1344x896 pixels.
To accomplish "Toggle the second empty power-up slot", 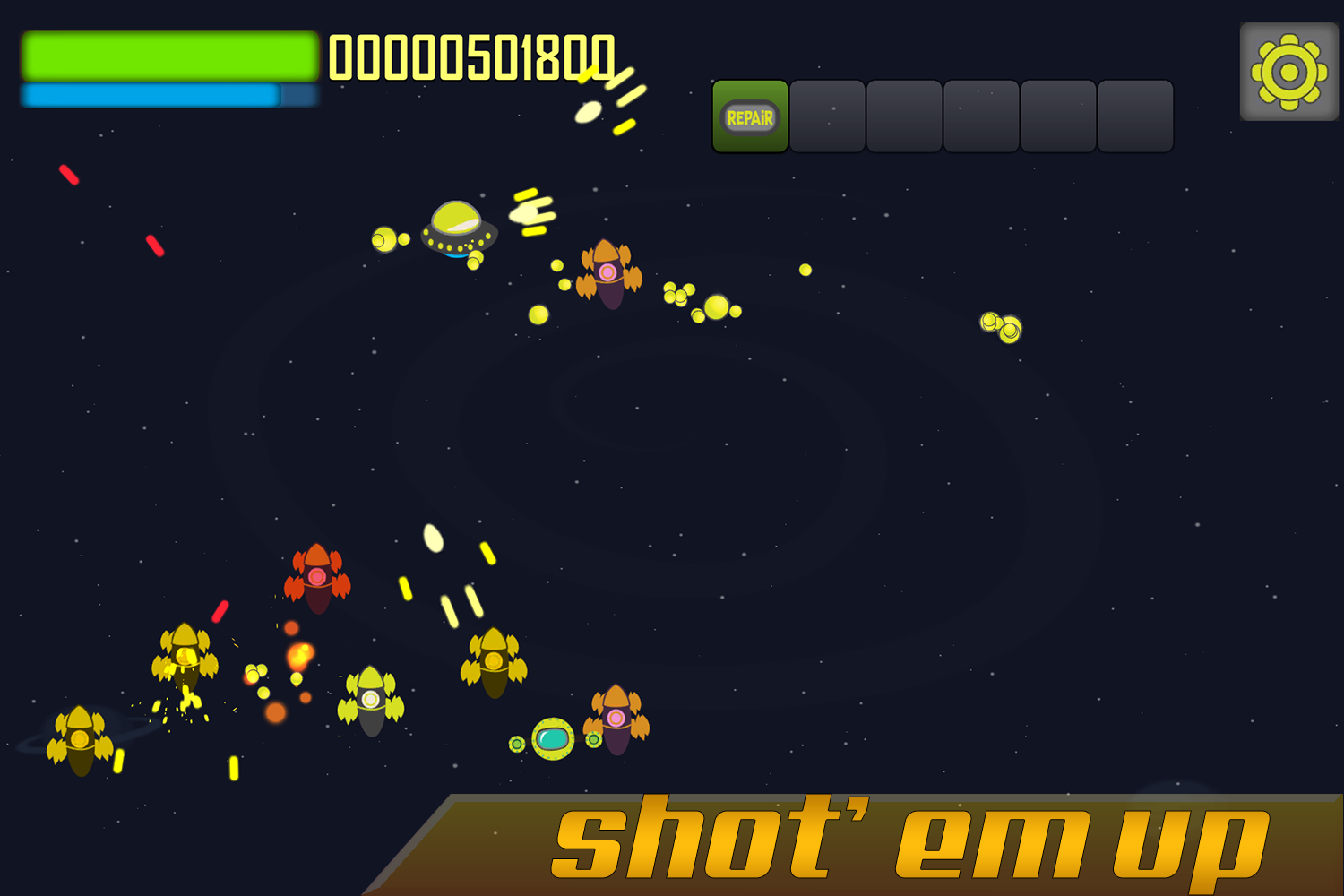I will click(904, 116).
